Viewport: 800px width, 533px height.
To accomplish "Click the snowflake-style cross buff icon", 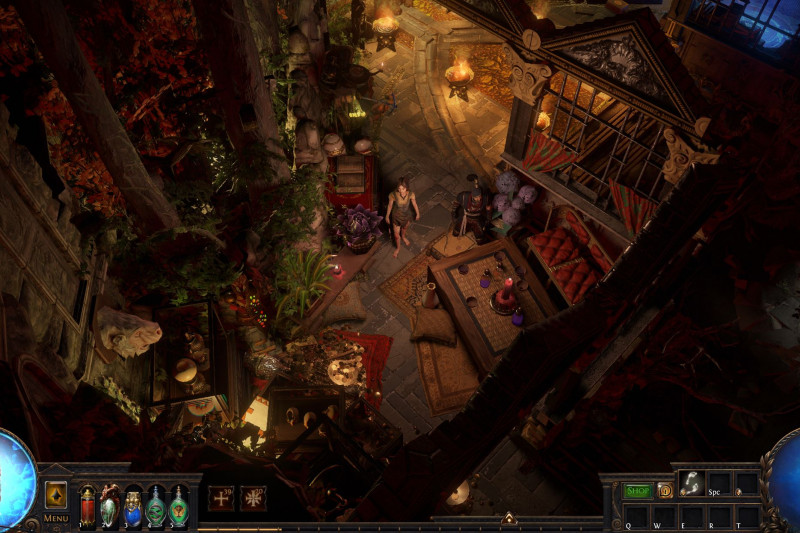I will (x=254, y=497).
